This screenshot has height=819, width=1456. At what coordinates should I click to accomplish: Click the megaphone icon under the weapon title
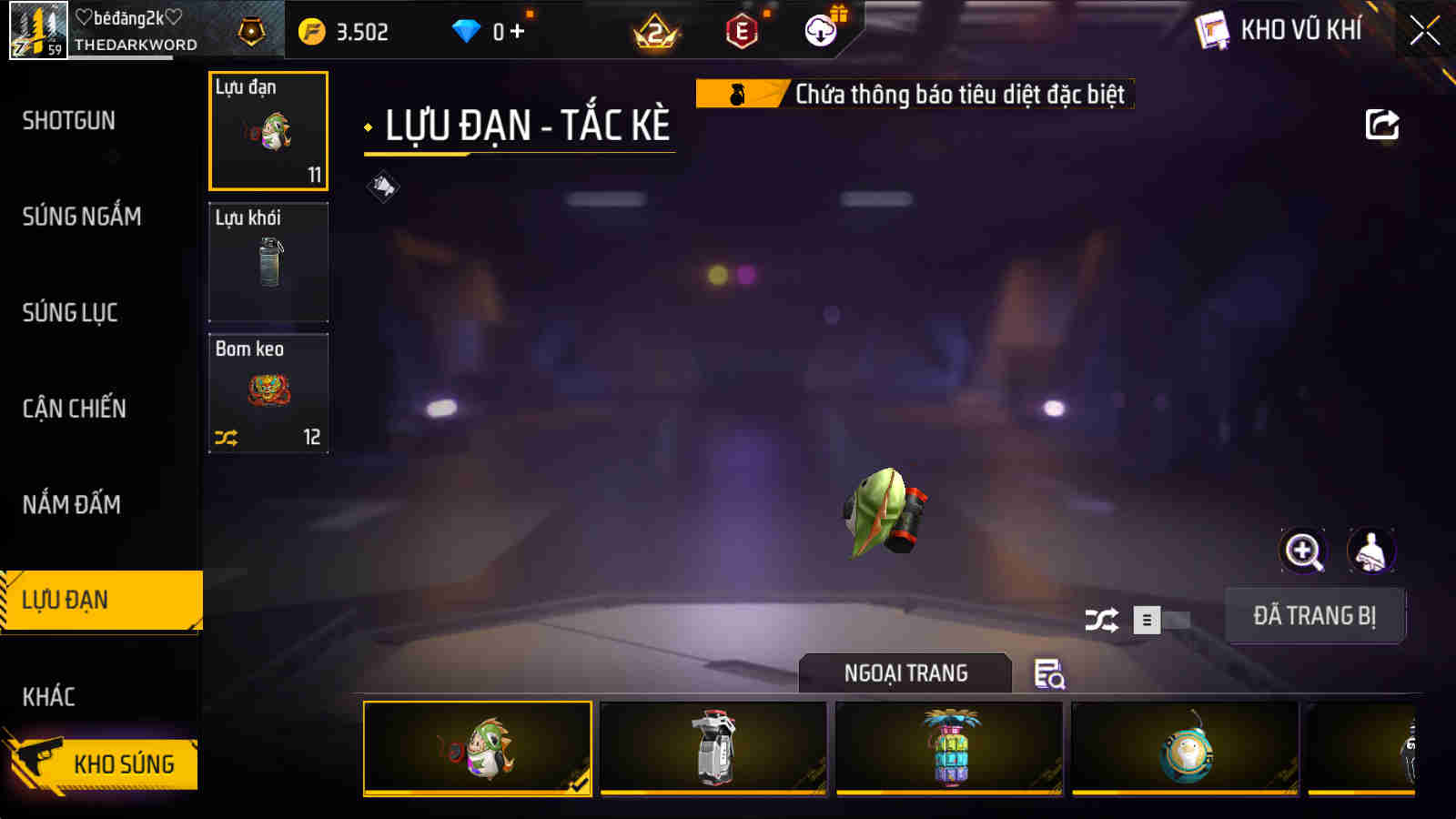[x=383, y=185]
